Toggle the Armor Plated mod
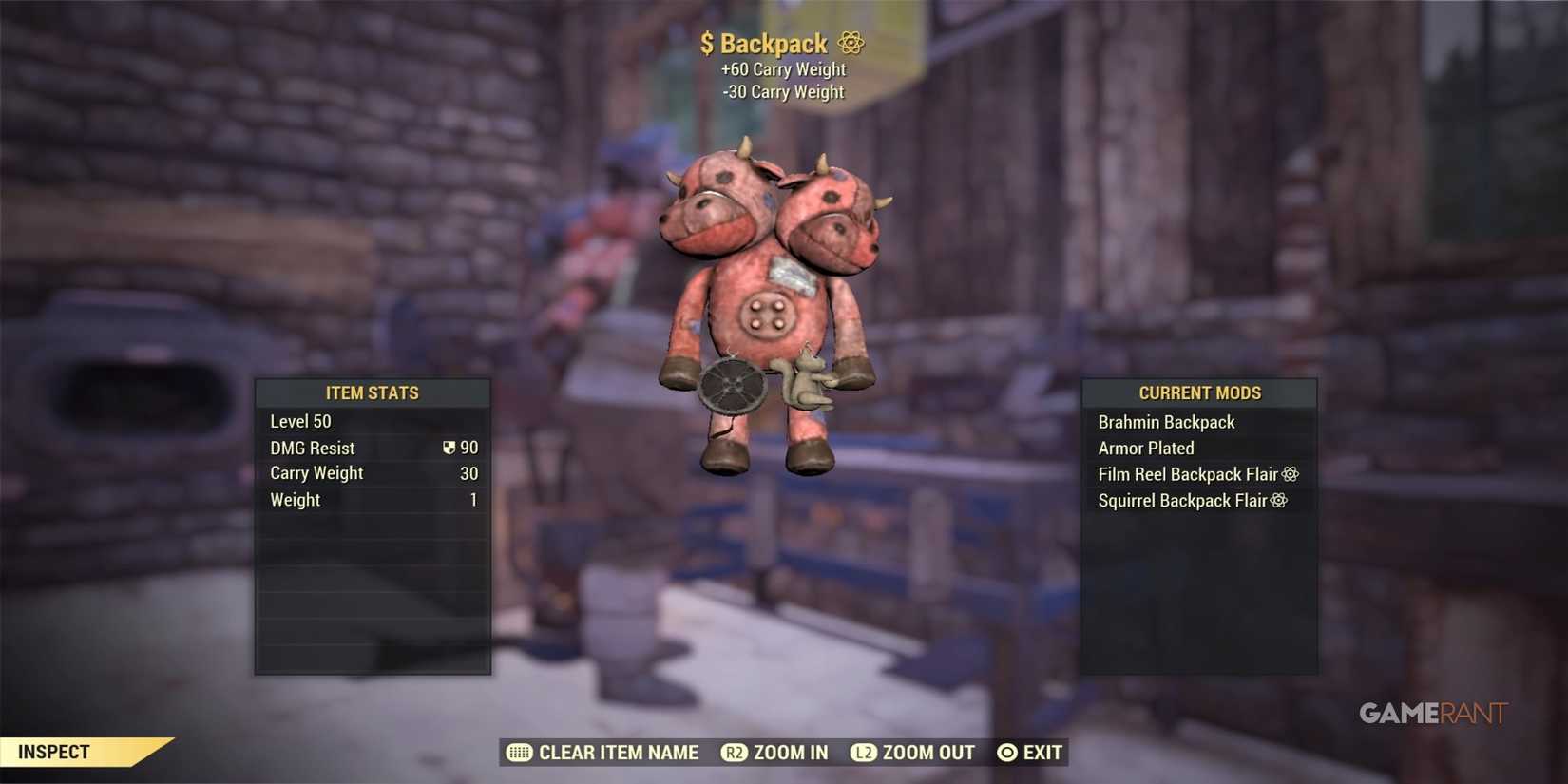The height and width of the screenshot is (784, 1568). (1146, 448)
